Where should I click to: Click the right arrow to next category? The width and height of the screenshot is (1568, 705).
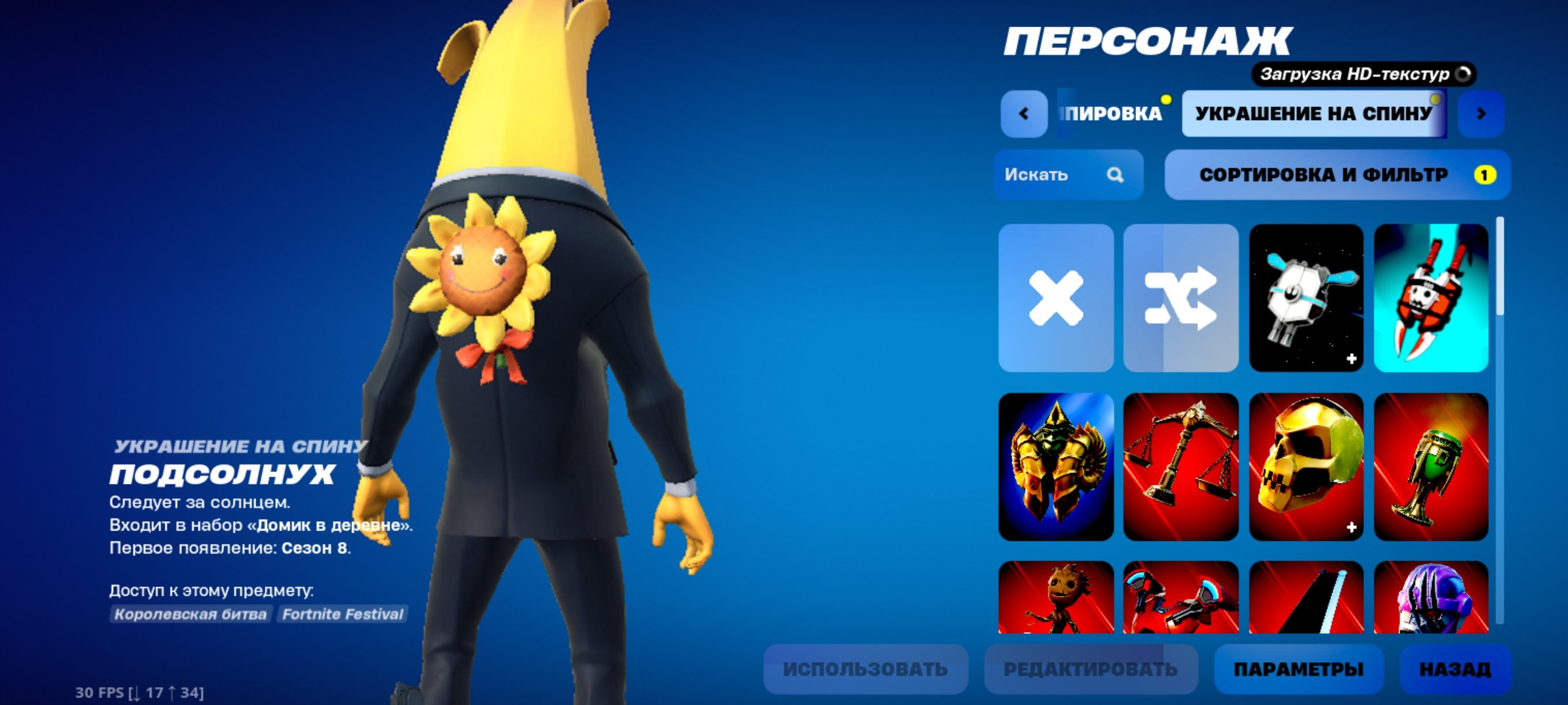1481,112
